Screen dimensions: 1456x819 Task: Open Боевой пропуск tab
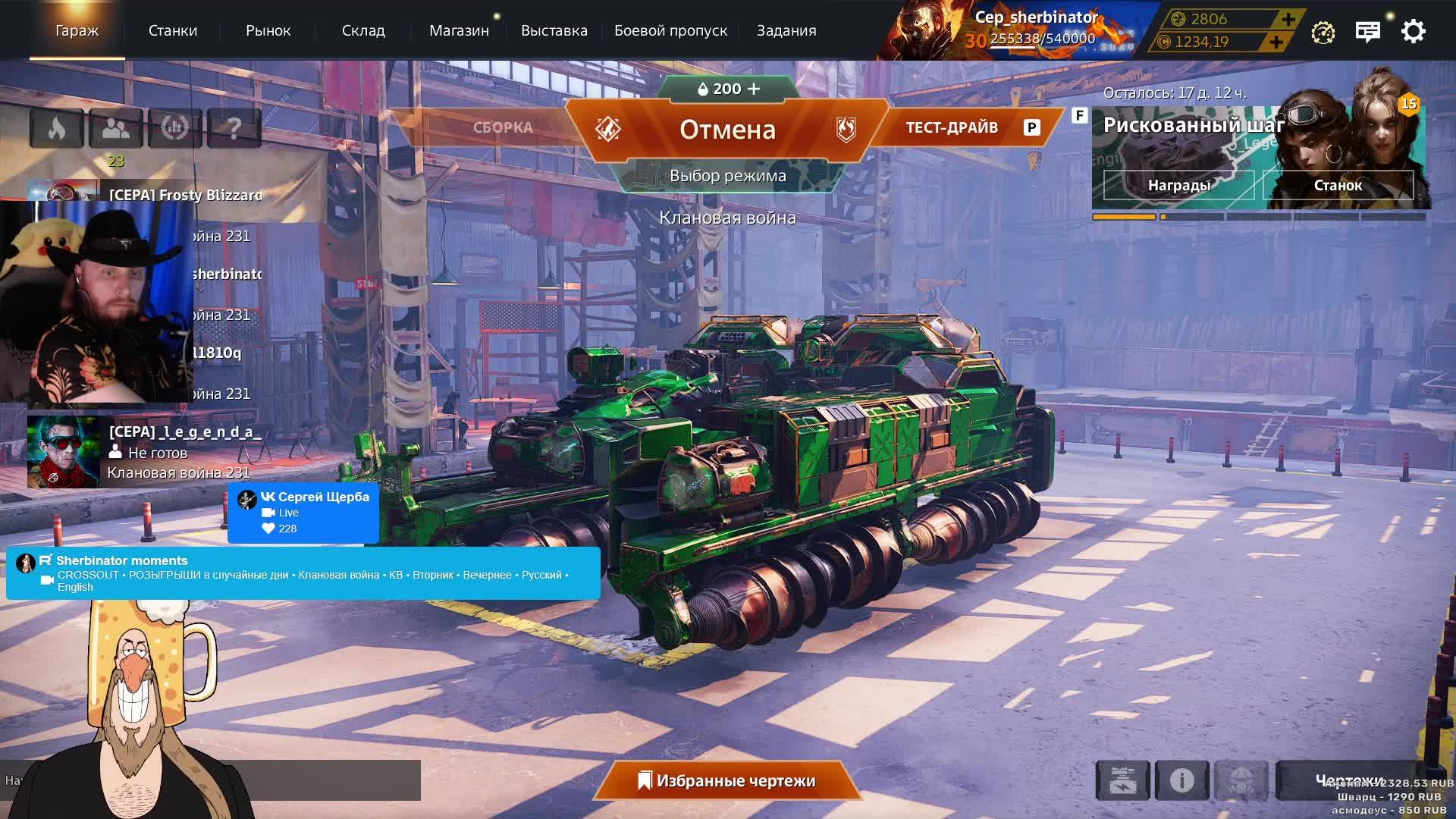(670, 31)
